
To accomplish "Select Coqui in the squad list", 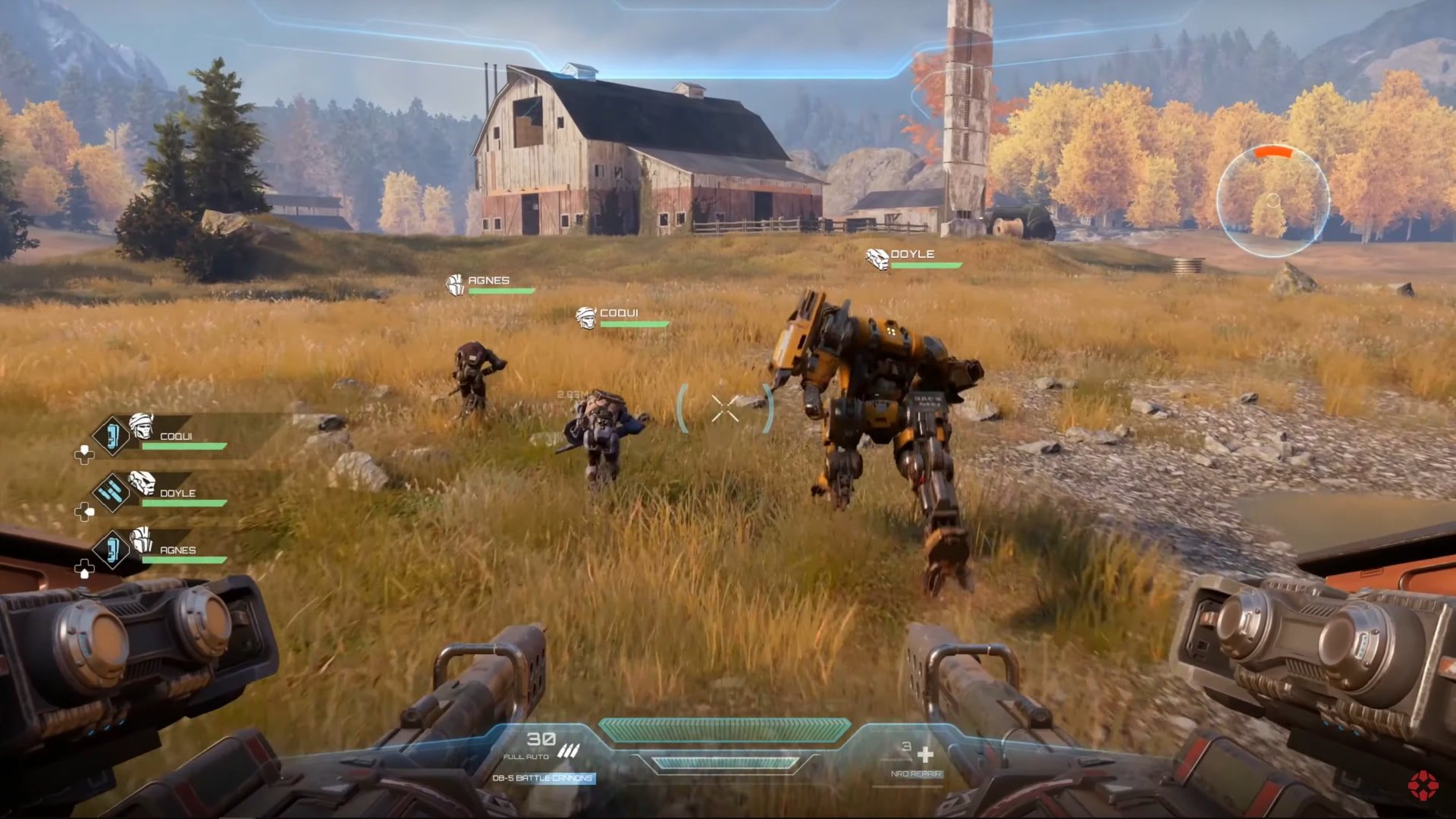I will (x=176, y=436).
